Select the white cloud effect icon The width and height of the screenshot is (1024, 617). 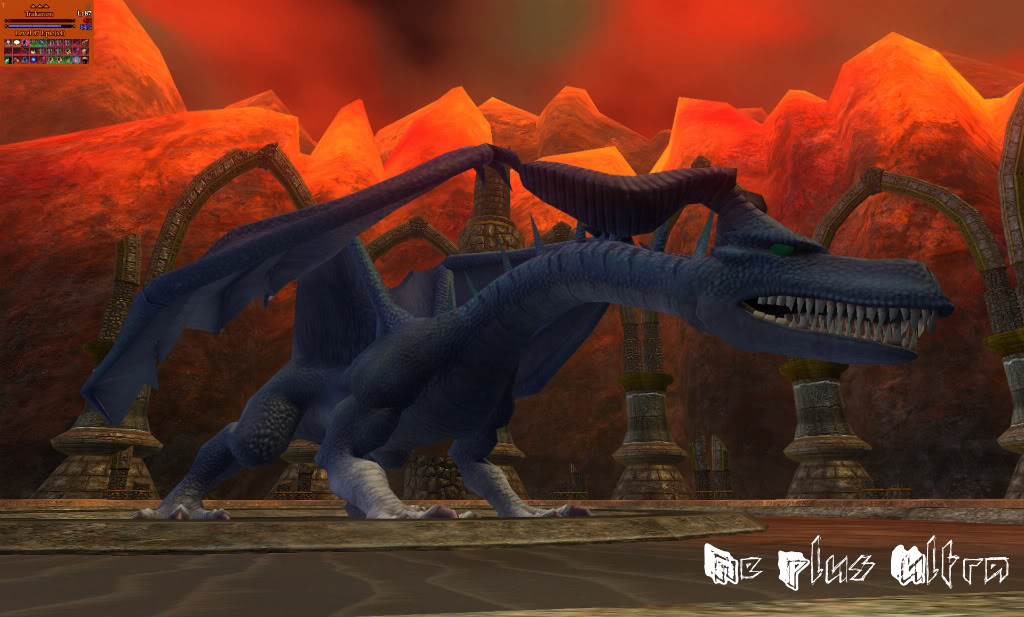(17, 43)
